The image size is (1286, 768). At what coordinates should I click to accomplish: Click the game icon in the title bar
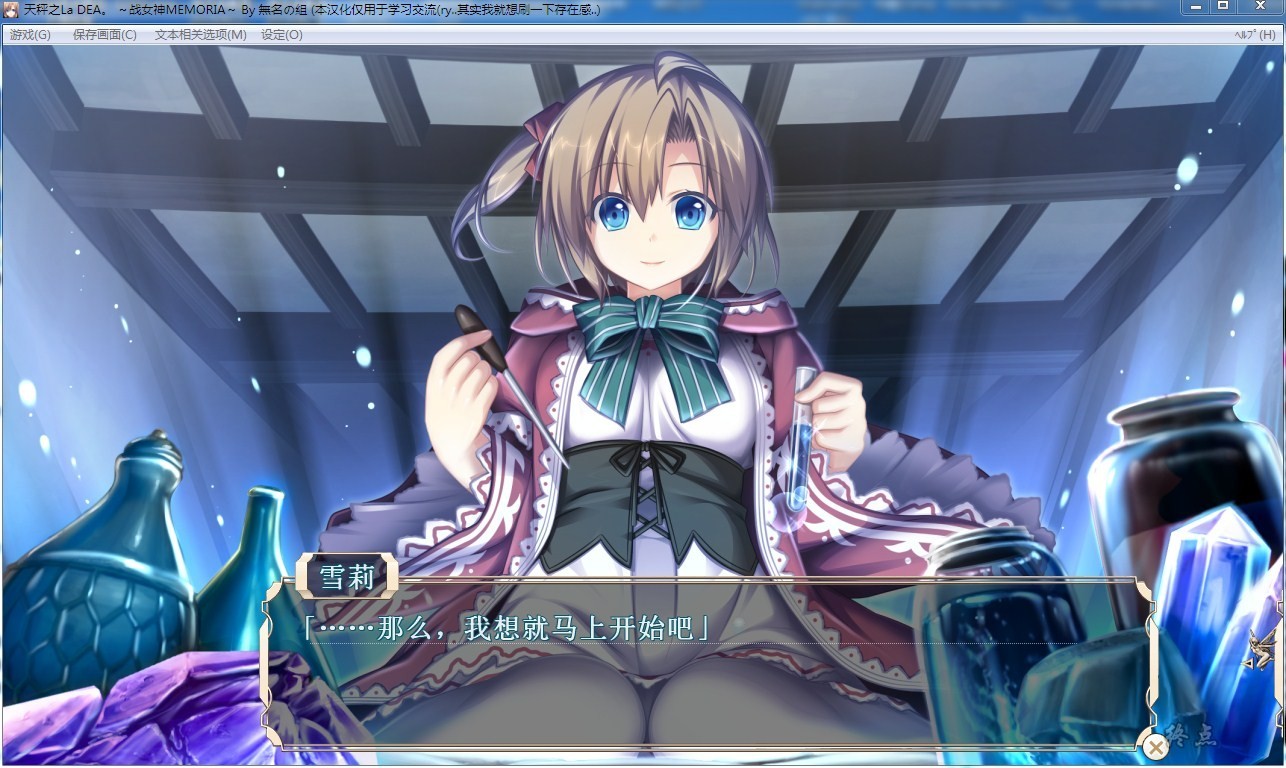(10, 9)
